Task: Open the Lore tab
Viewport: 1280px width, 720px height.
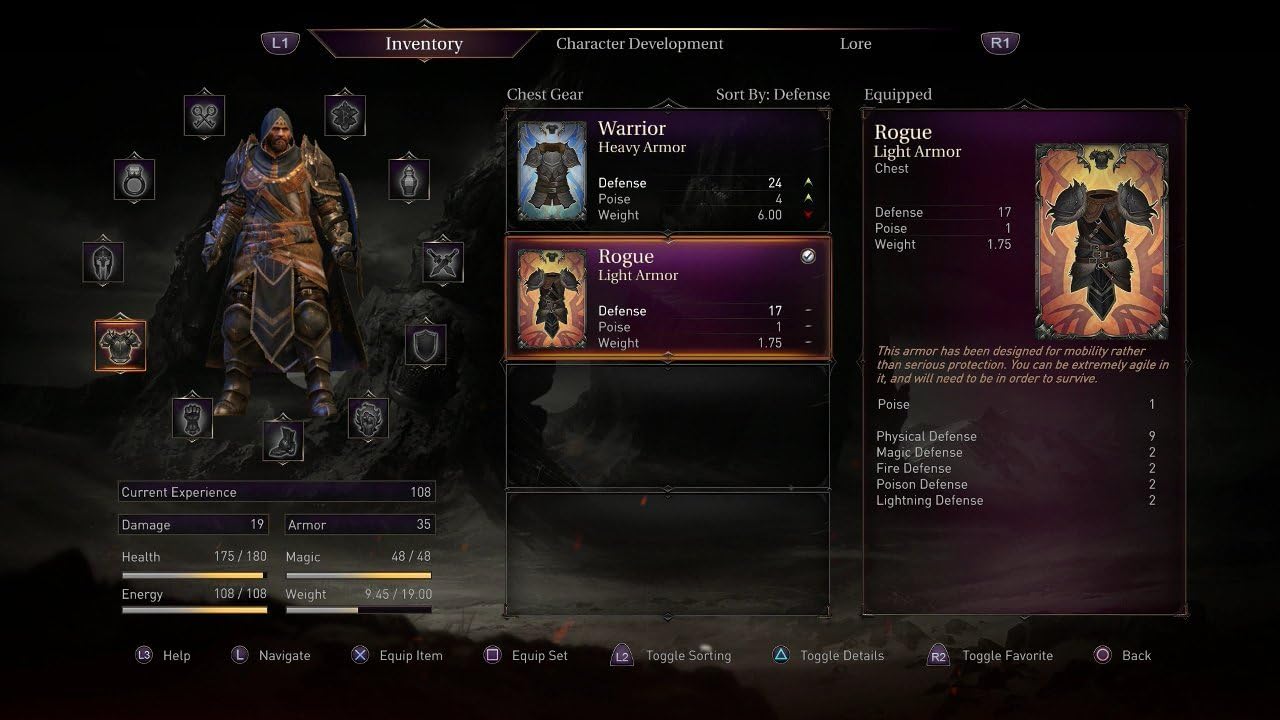Action: (855, 44)
